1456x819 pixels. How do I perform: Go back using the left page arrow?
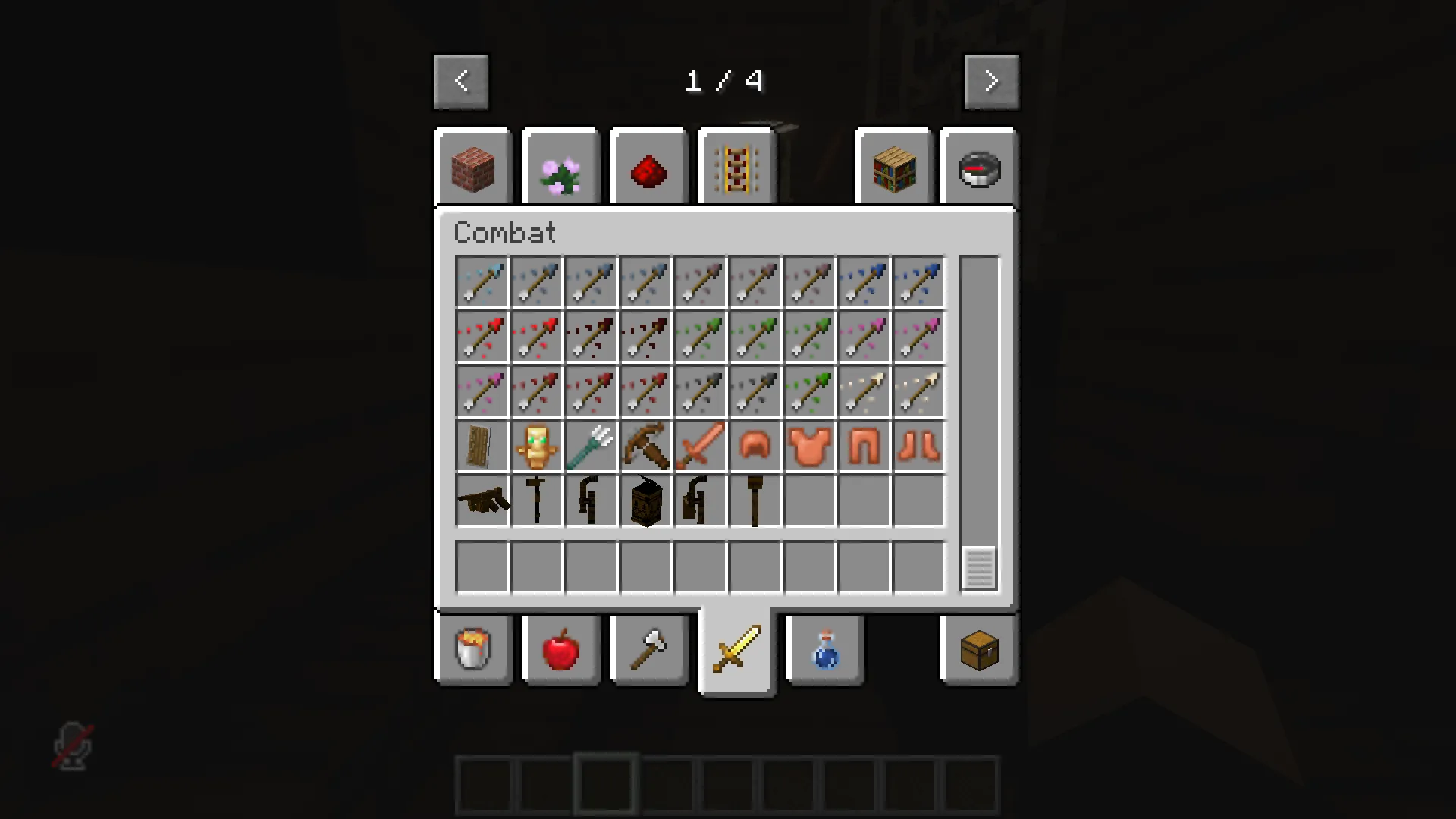pyautogui.click(x=461, y=80)
